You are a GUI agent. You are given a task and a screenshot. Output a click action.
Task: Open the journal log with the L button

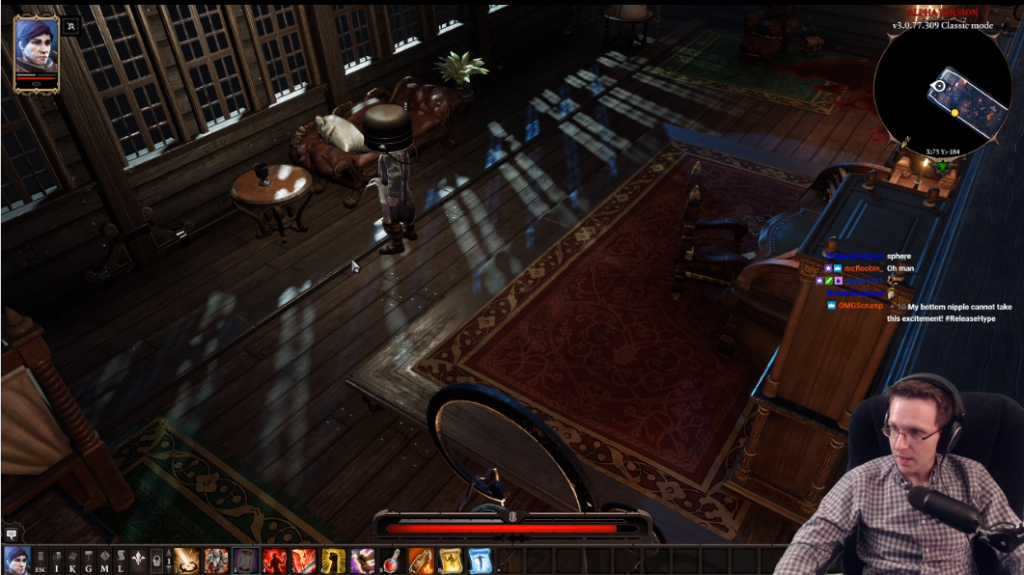(120, 561)
